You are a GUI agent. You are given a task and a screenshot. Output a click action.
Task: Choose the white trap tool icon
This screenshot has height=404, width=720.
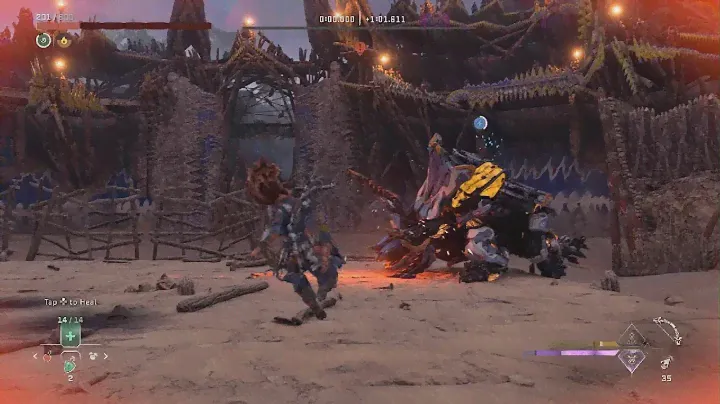tap(92, 355)
